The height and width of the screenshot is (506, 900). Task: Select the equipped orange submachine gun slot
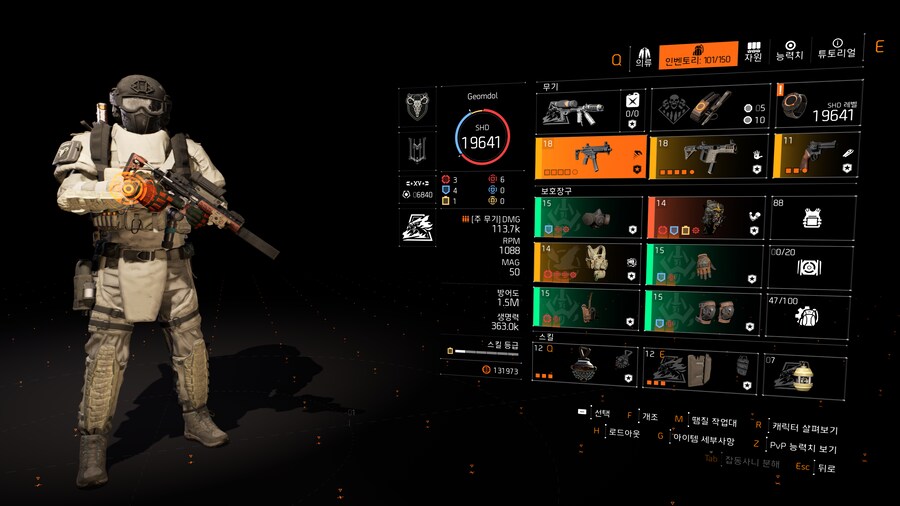[588, 158]
